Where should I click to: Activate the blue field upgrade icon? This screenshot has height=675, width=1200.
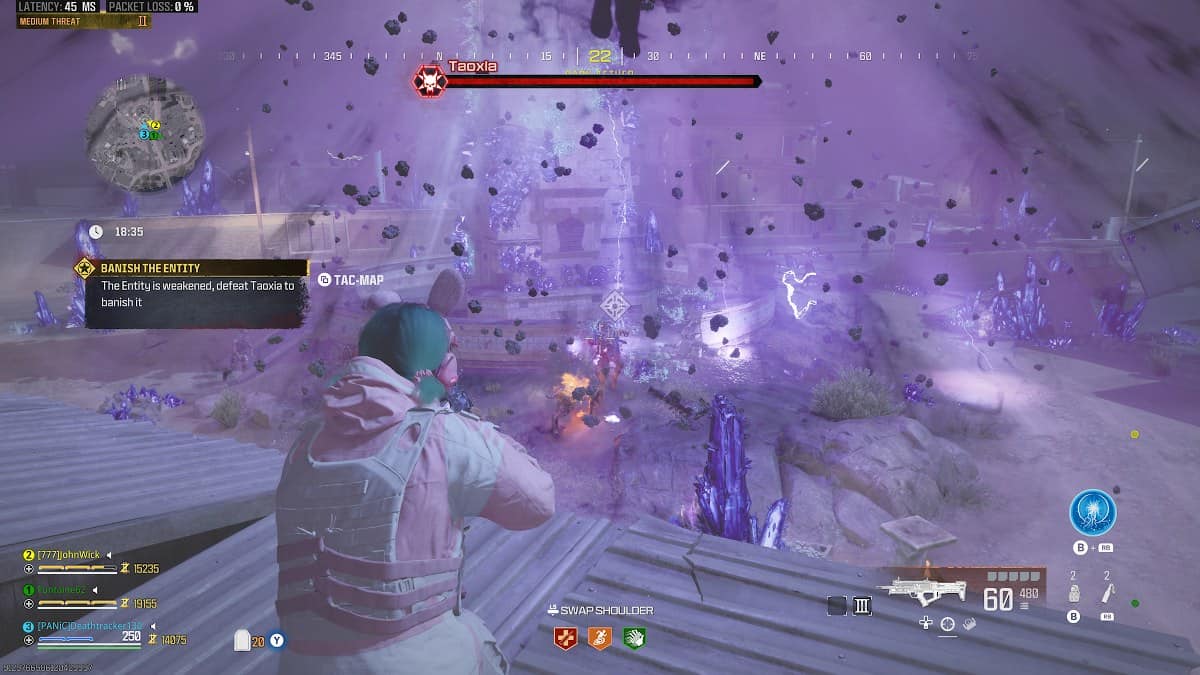[x=1091, y=512]
